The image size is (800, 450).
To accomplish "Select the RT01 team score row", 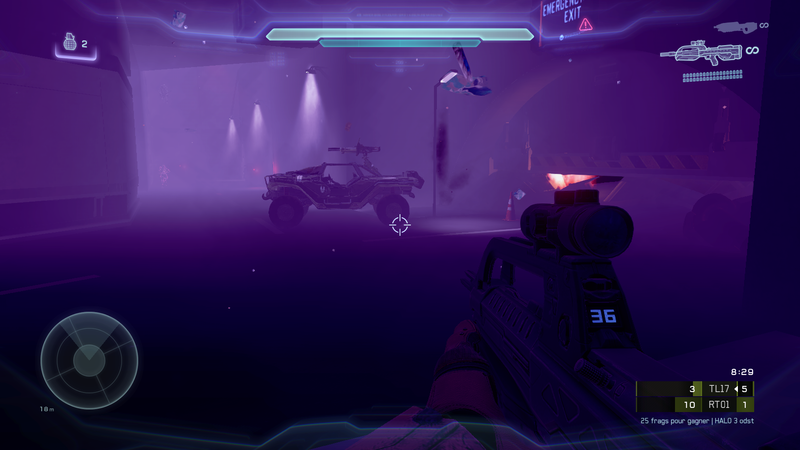I will coord(695,405).
